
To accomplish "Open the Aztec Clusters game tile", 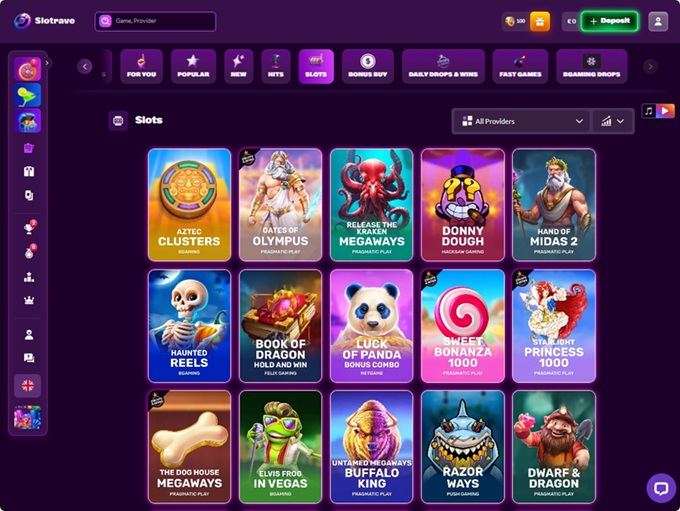I will [x=189, y=205].
